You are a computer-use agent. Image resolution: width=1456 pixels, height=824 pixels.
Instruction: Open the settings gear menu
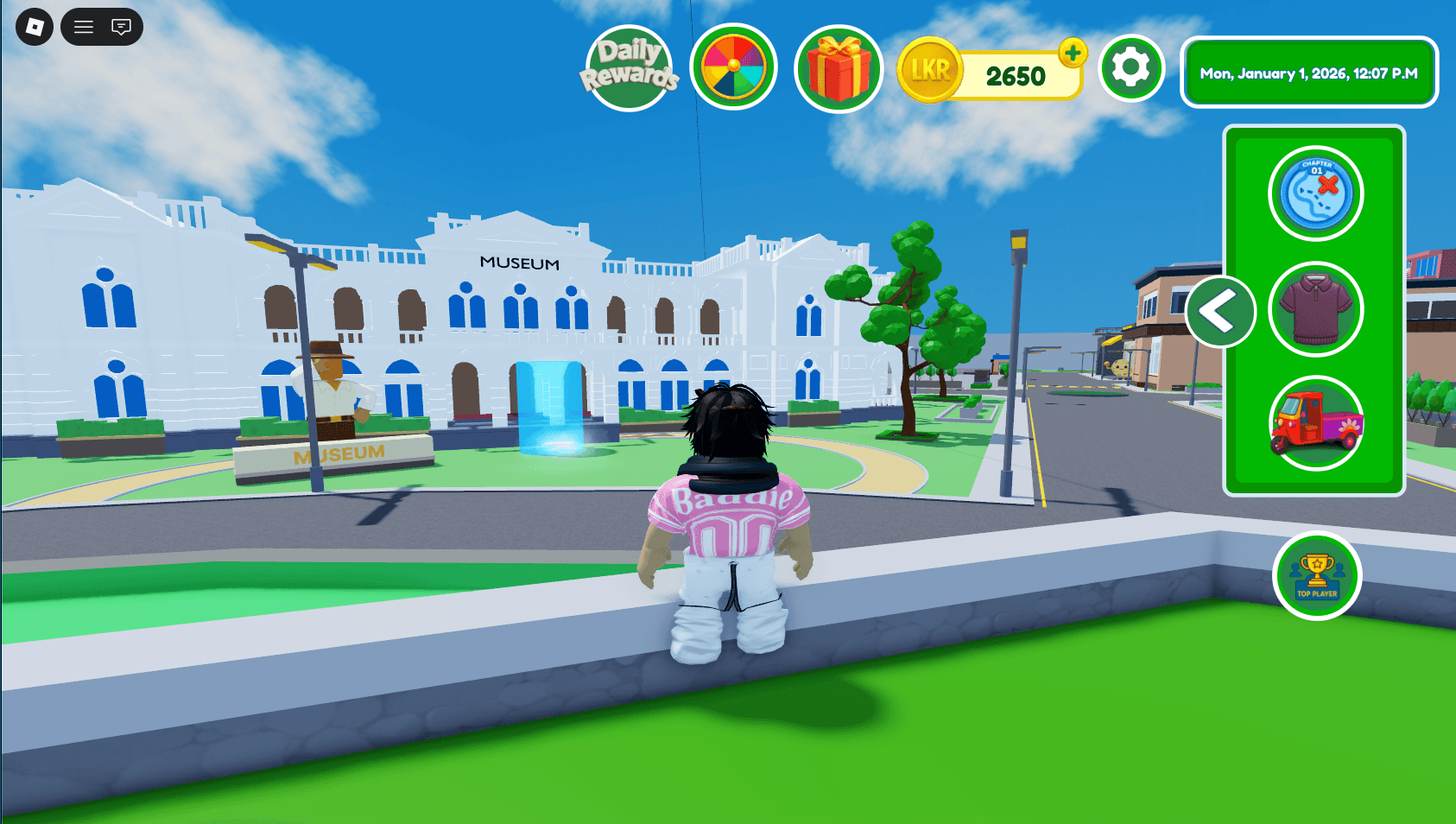[x=1131, y=69]
